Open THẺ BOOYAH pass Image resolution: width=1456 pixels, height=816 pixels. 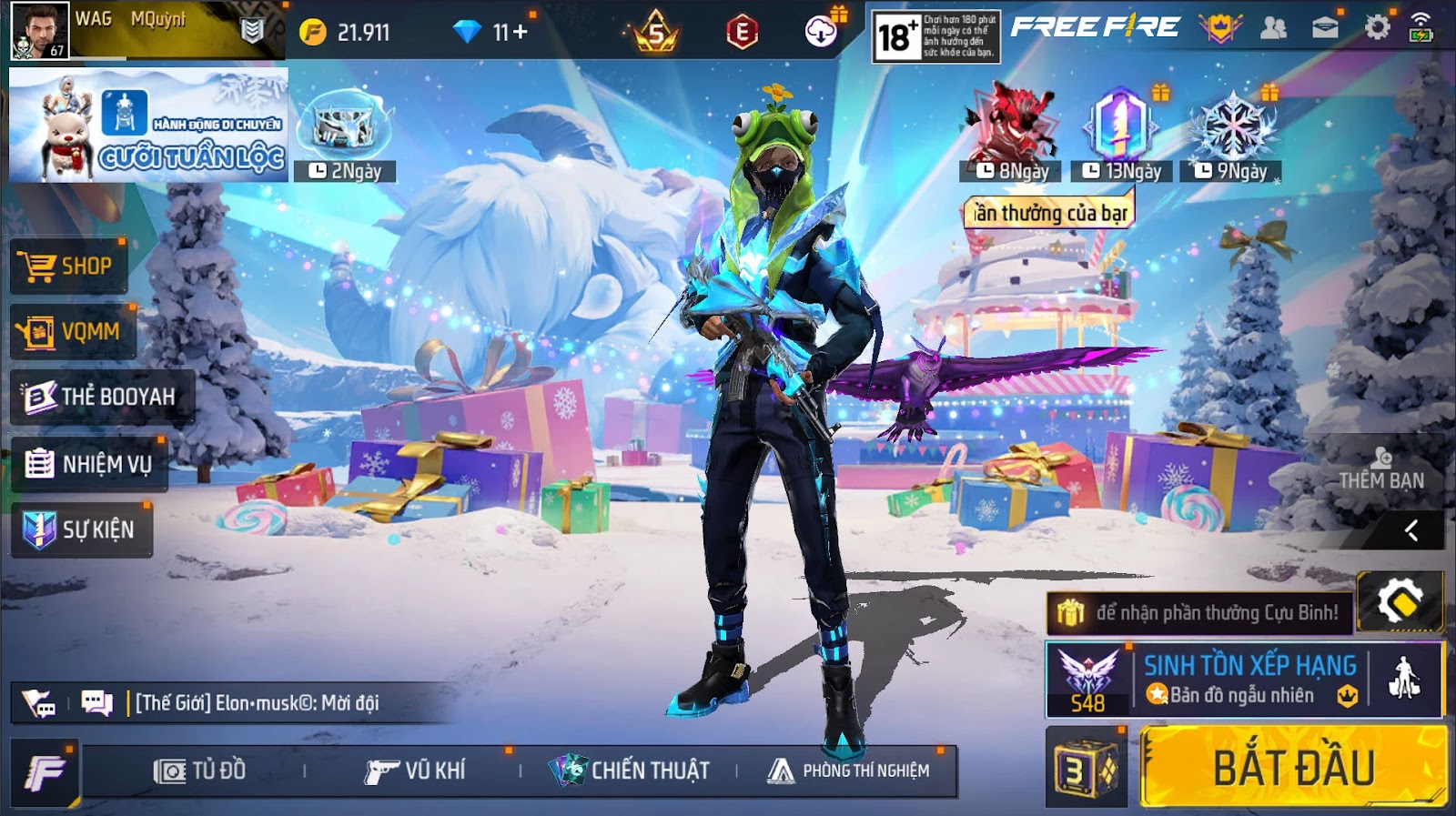(101, 397)
